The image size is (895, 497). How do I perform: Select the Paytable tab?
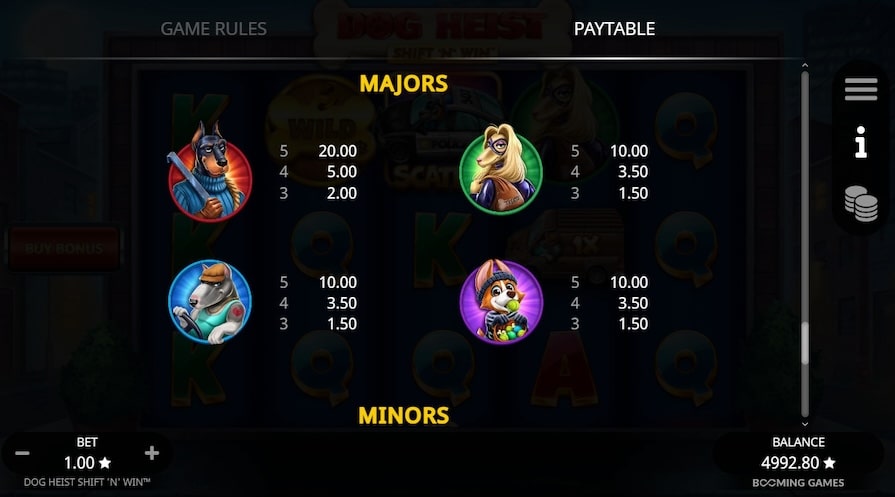614,28
